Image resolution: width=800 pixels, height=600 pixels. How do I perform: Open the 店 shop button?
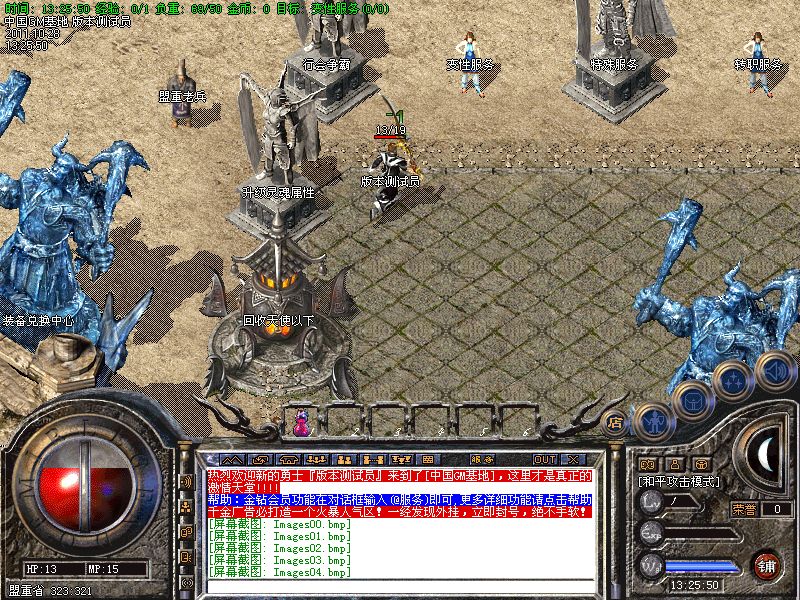click(x=615, y=422)
